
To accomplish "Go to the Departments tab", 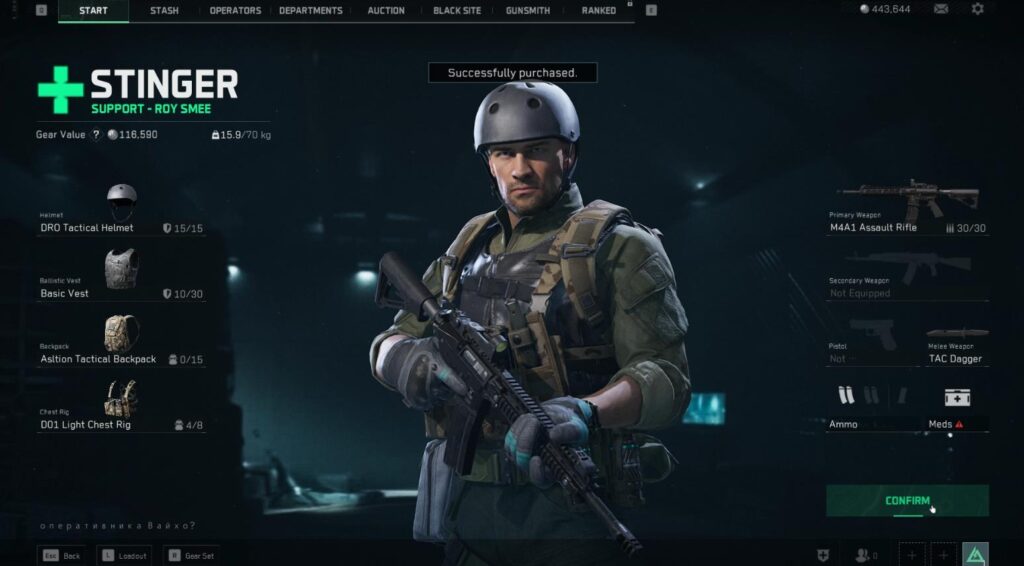I will pos(310,11).
